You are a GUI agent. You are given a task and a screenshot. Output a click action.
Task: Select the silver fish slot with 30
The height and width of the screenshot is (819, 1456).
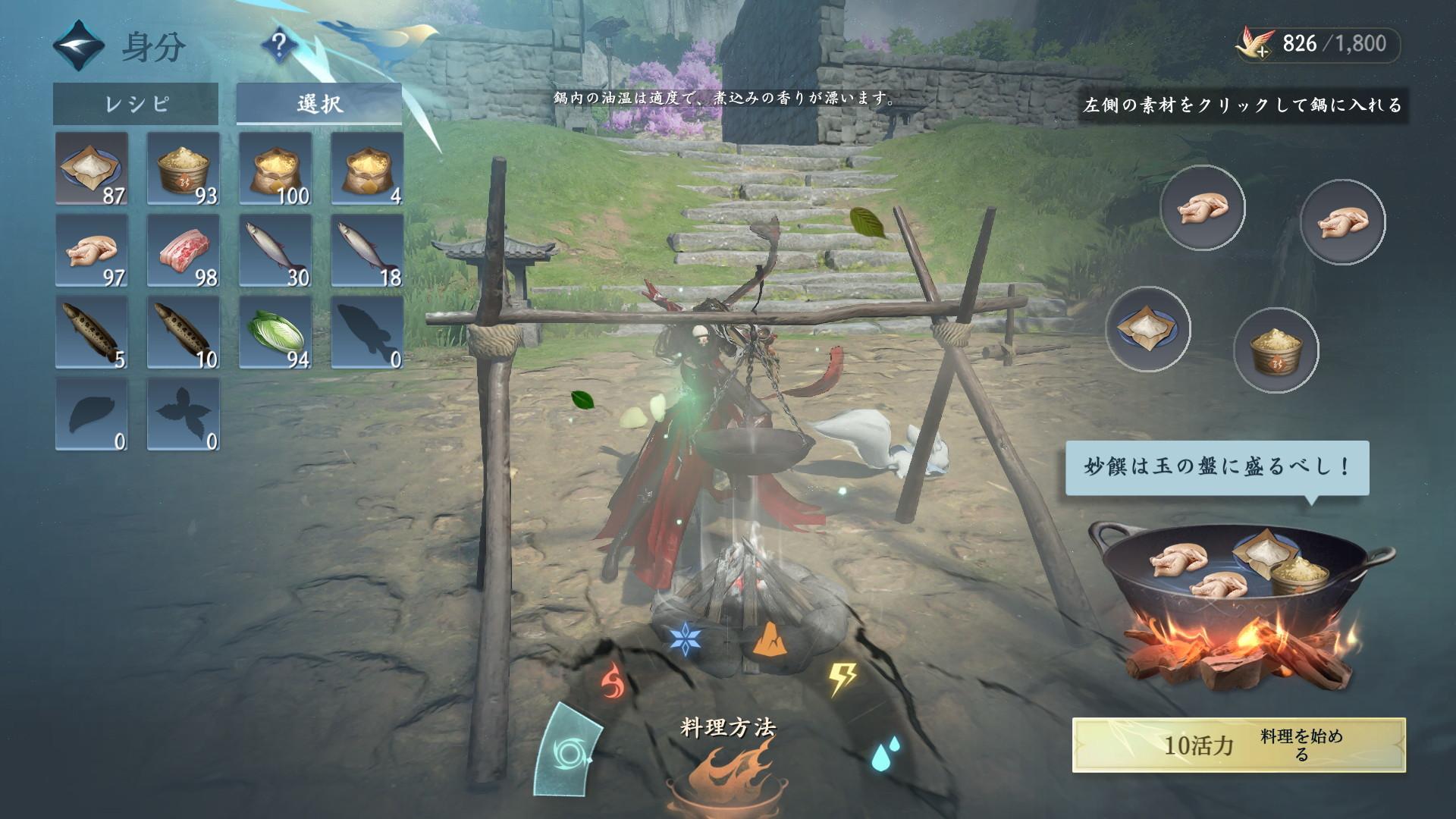coord(275,250)
